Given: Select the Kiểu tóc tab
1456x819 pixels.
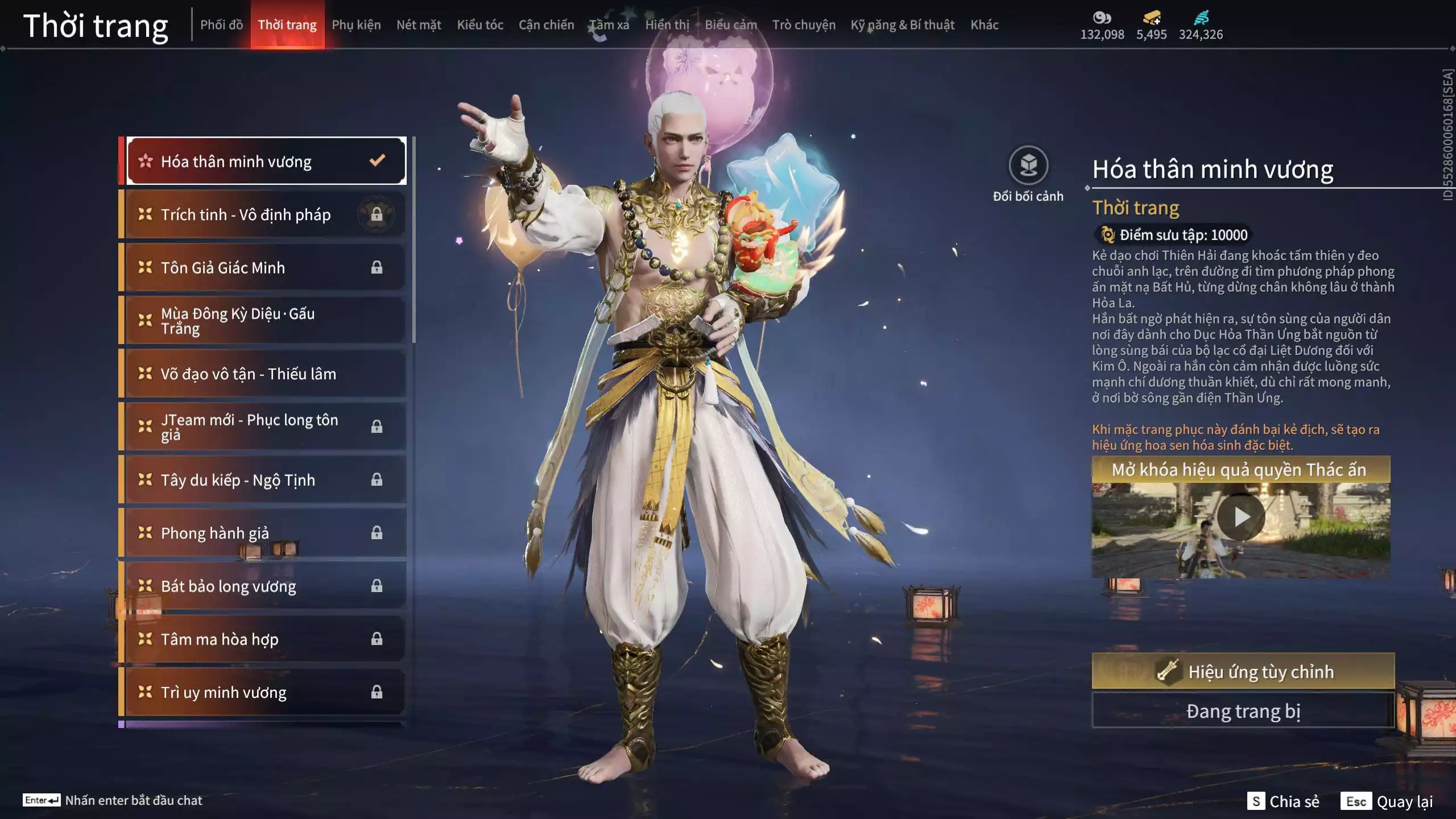Looking at the screenshot, I should [480, 25].
